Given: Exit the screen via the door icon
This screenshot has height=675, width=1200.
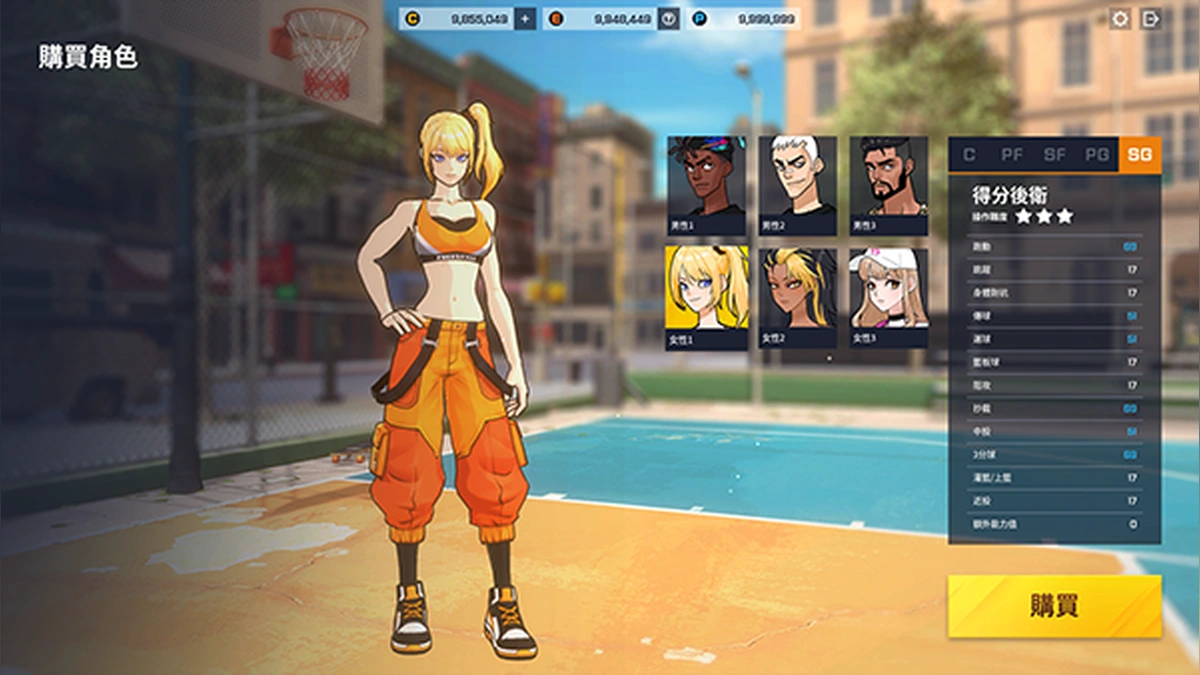Looking at the screenshot, I should coord(1151,19).
